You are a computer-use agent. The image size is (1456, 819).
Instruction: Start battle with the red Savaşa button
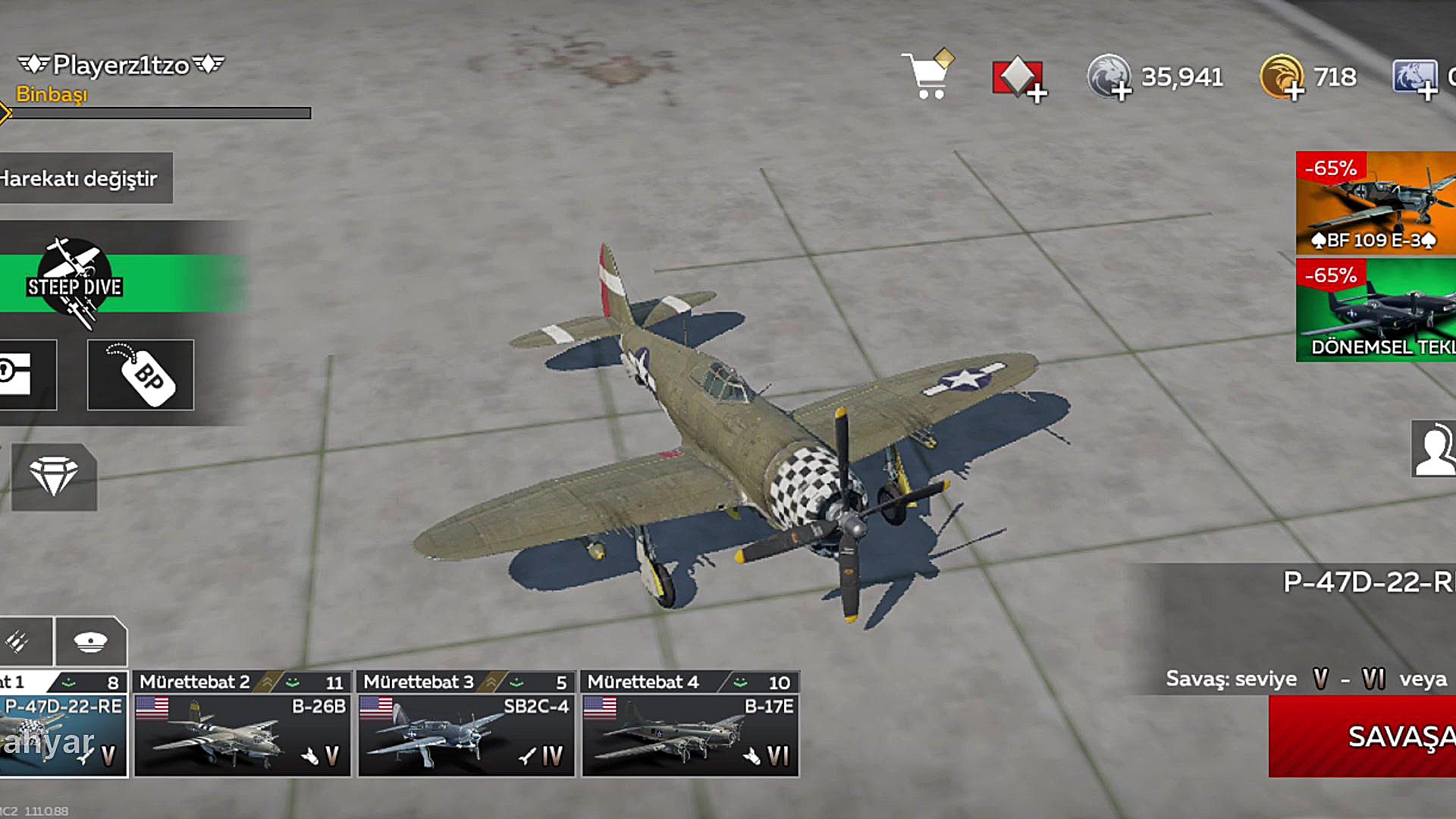1362,736
